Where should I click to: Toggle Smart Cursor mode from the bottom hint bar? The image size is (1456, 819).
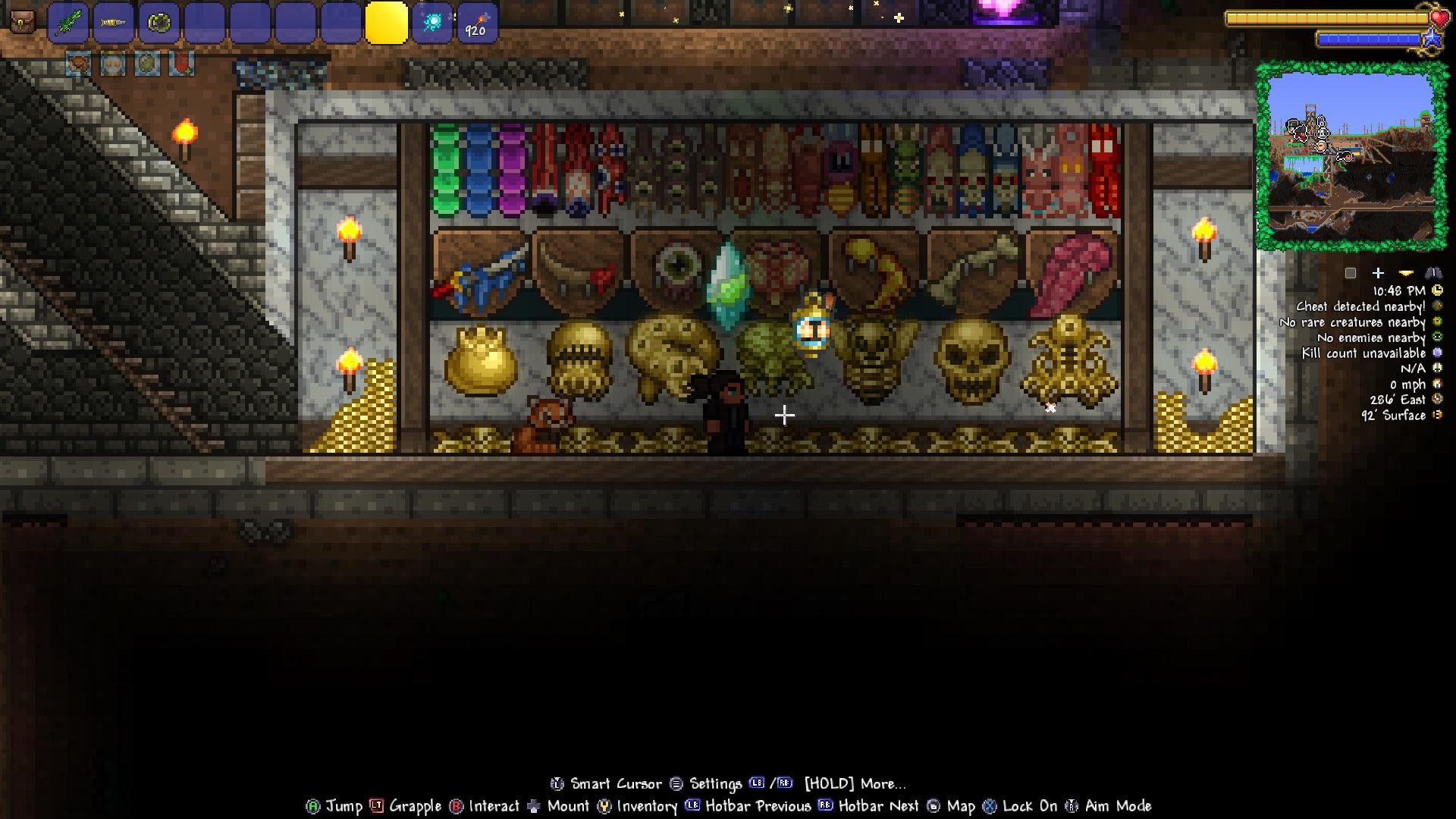[x=616, y=784]
